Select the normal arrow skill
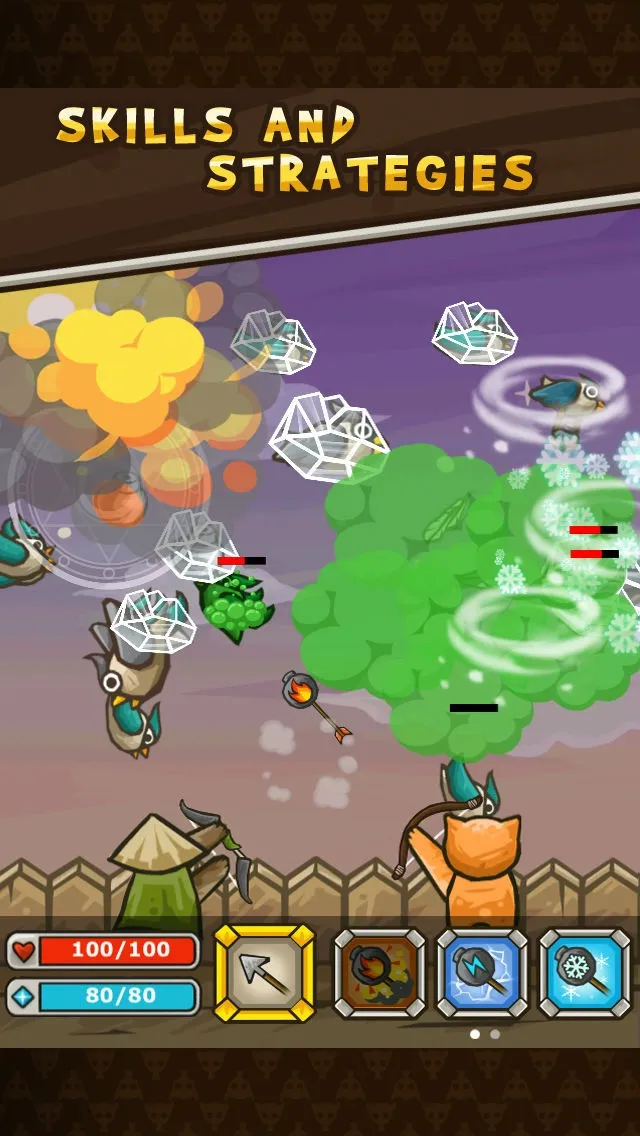 point(265,973)
